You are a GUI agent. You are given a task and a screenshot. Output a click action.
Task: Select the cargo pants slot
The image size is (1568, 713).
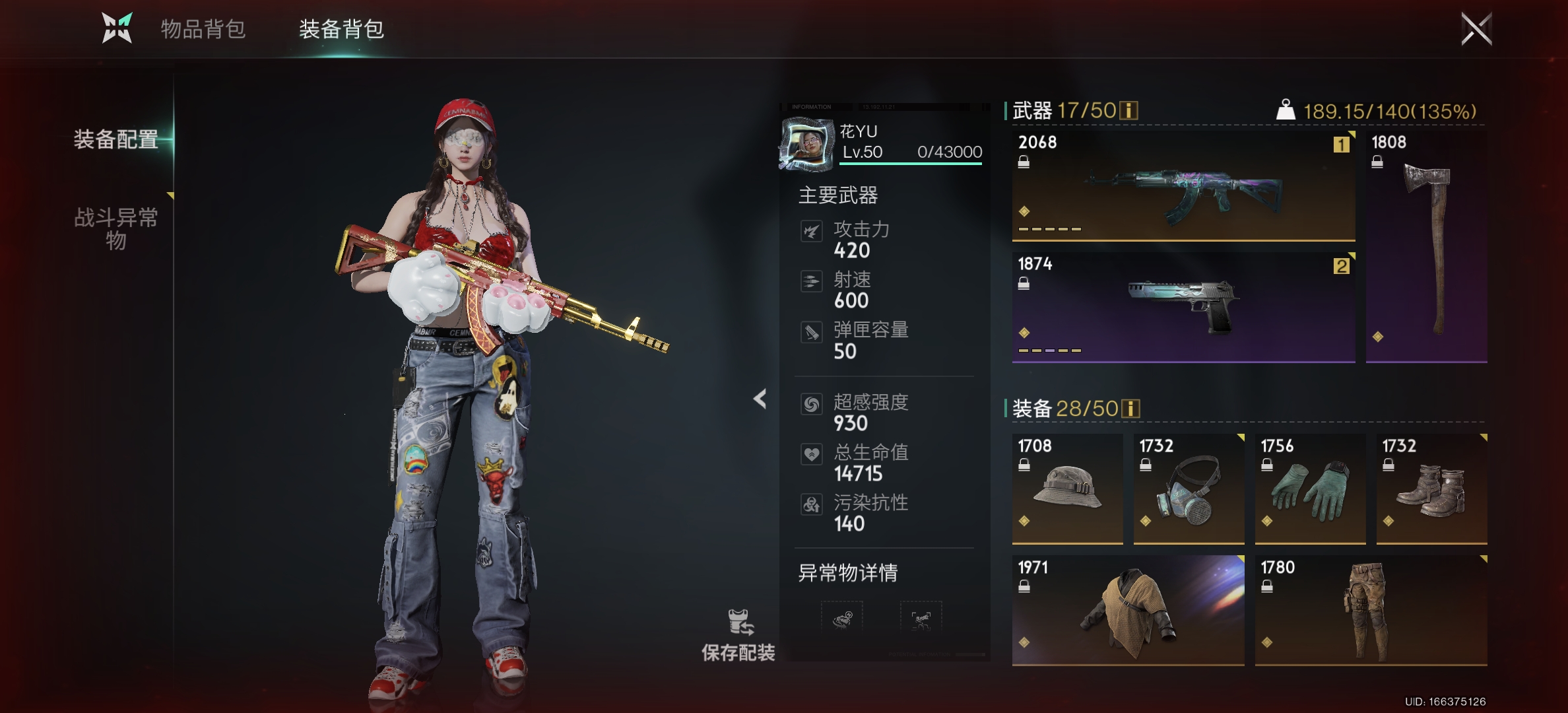[x=1371, y=611]
